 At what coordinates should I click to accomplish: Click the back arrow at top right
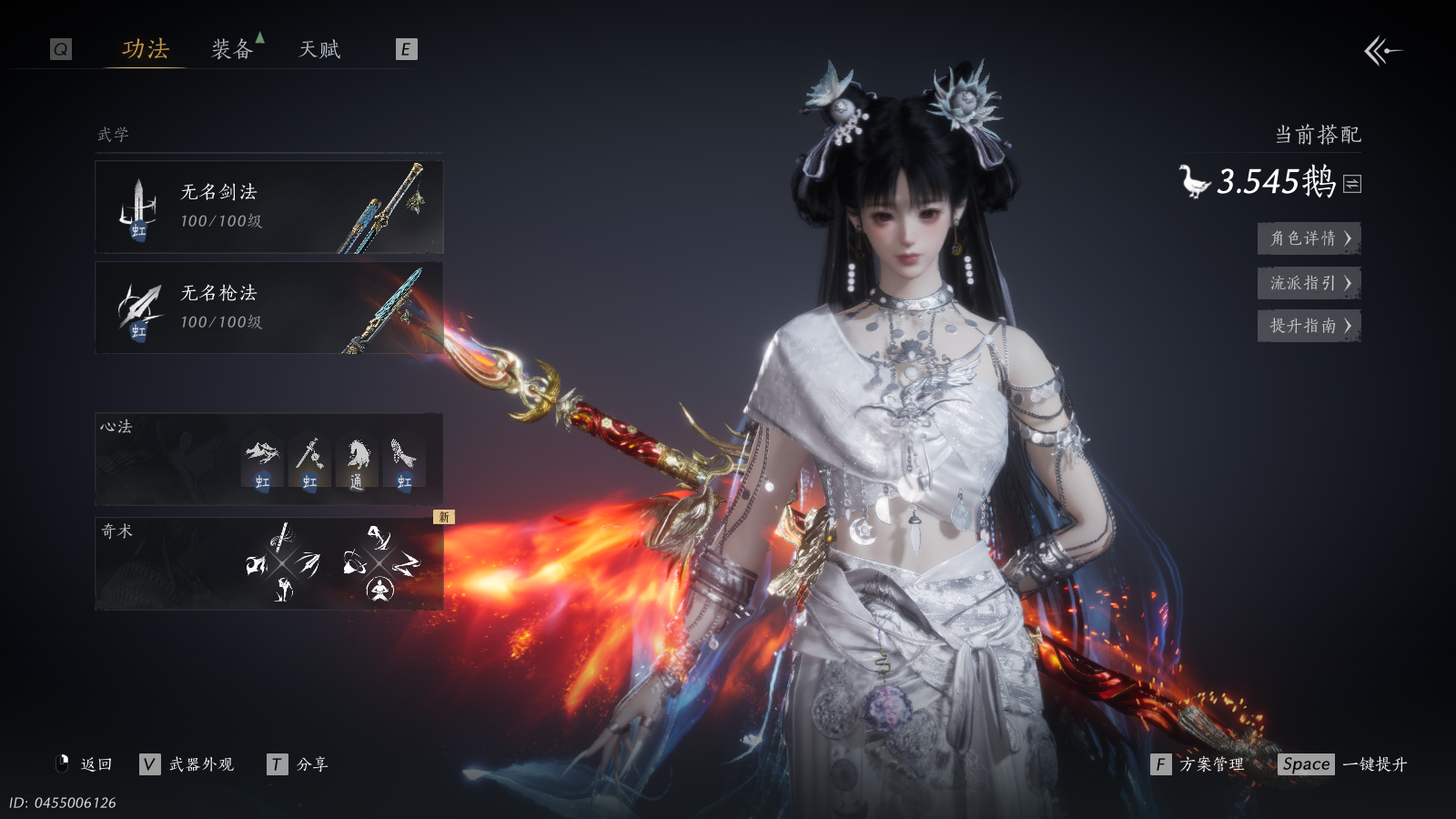1382,51
